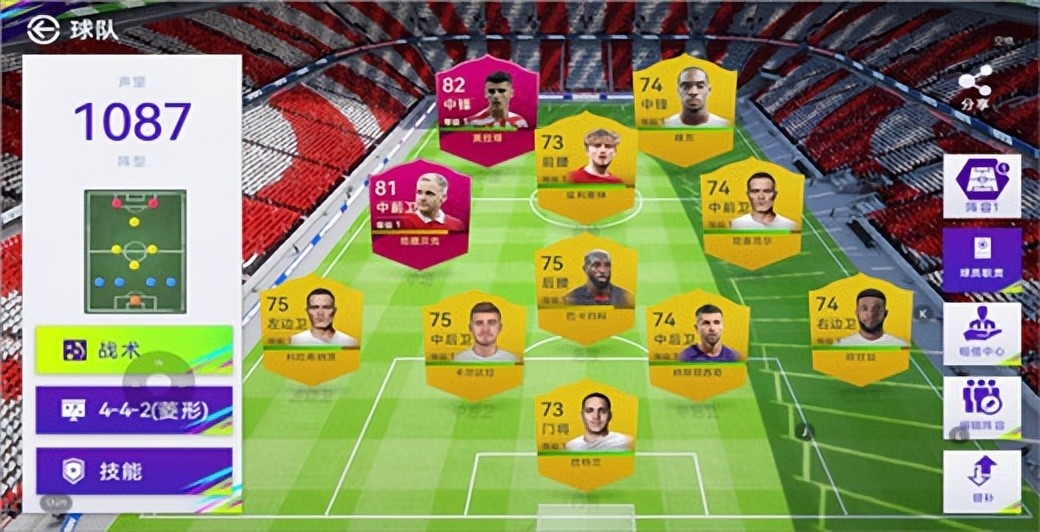The width and height of the screenshot is (1040, 532).
Task: Select the 81-rated 中前卫 midfielder card
Action: (420, 214)
